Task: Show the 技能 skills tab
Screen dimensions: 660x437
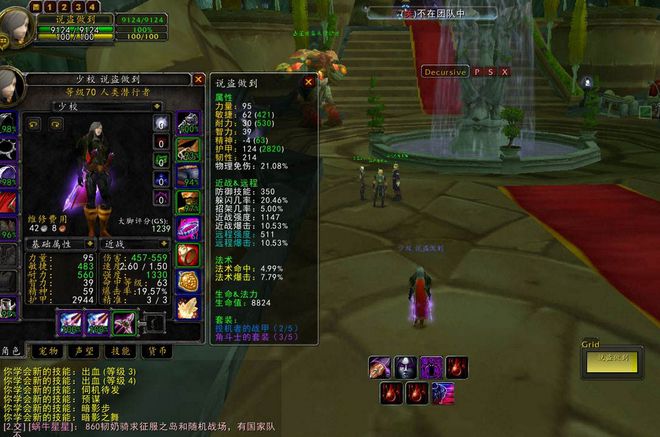Action: (x=120, y=351)
